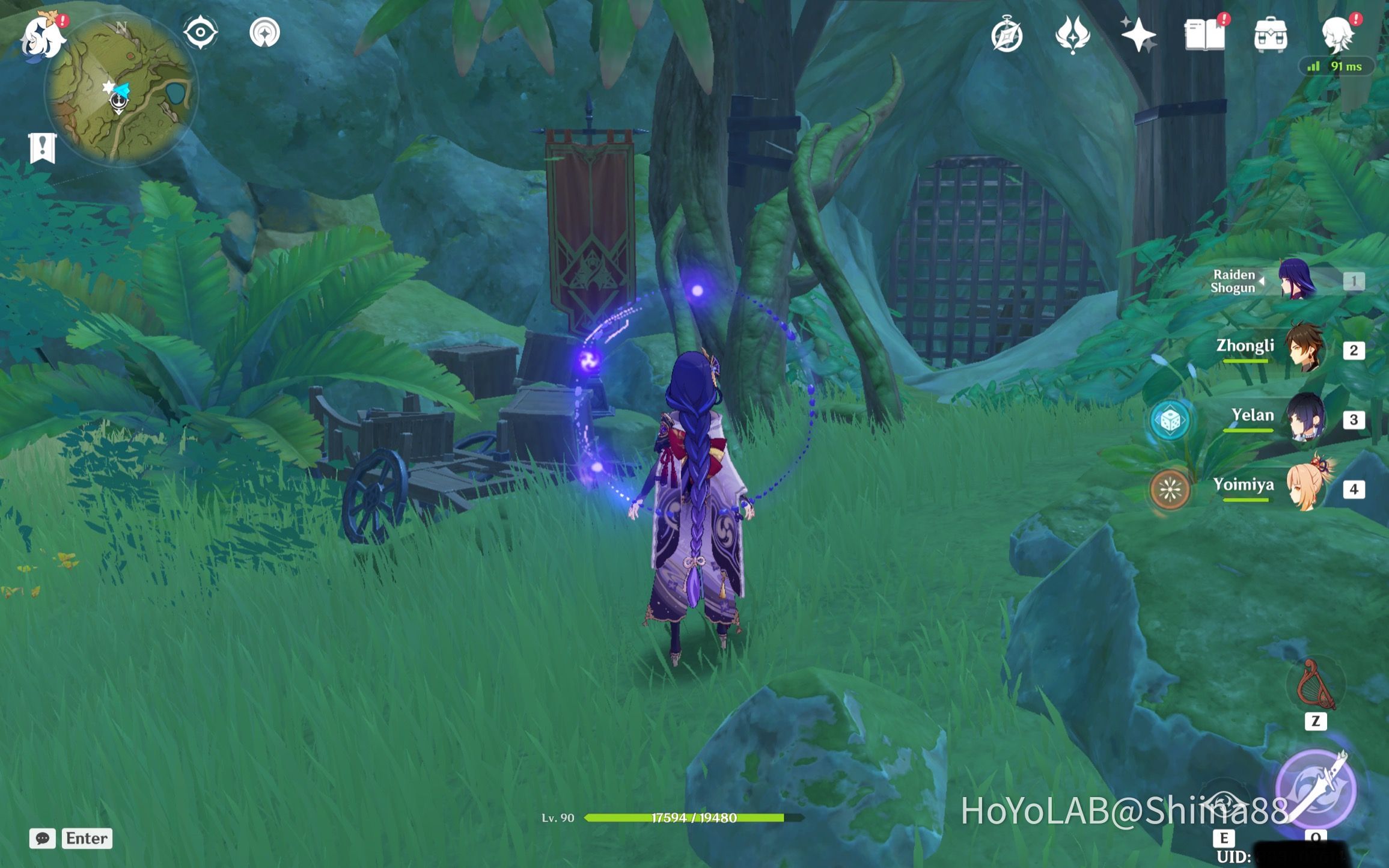Image resolution: width=1389 pixels, height=868 pixels.
Task: Open the Paimon menu
Action: click(x=42, y=36)
